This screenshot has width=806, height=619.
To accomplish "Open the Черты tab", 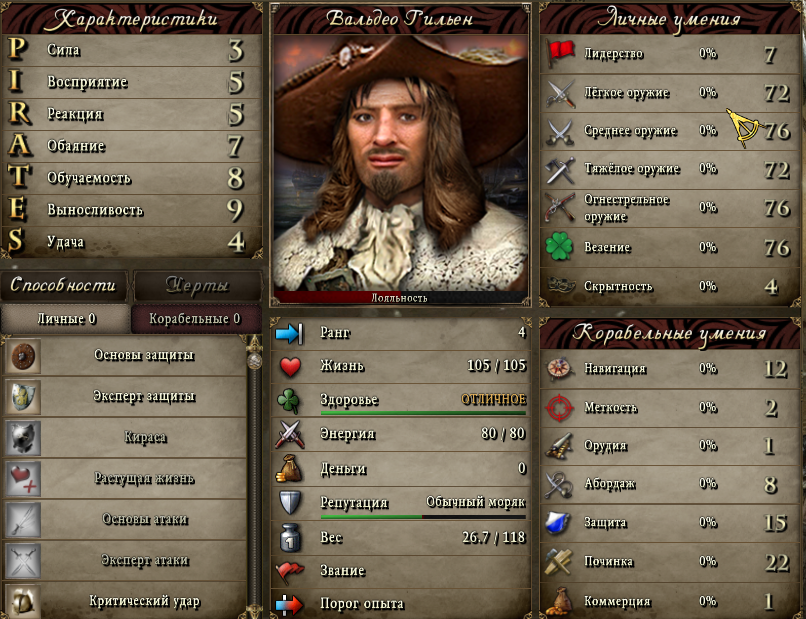I will (x=196, y=286).
